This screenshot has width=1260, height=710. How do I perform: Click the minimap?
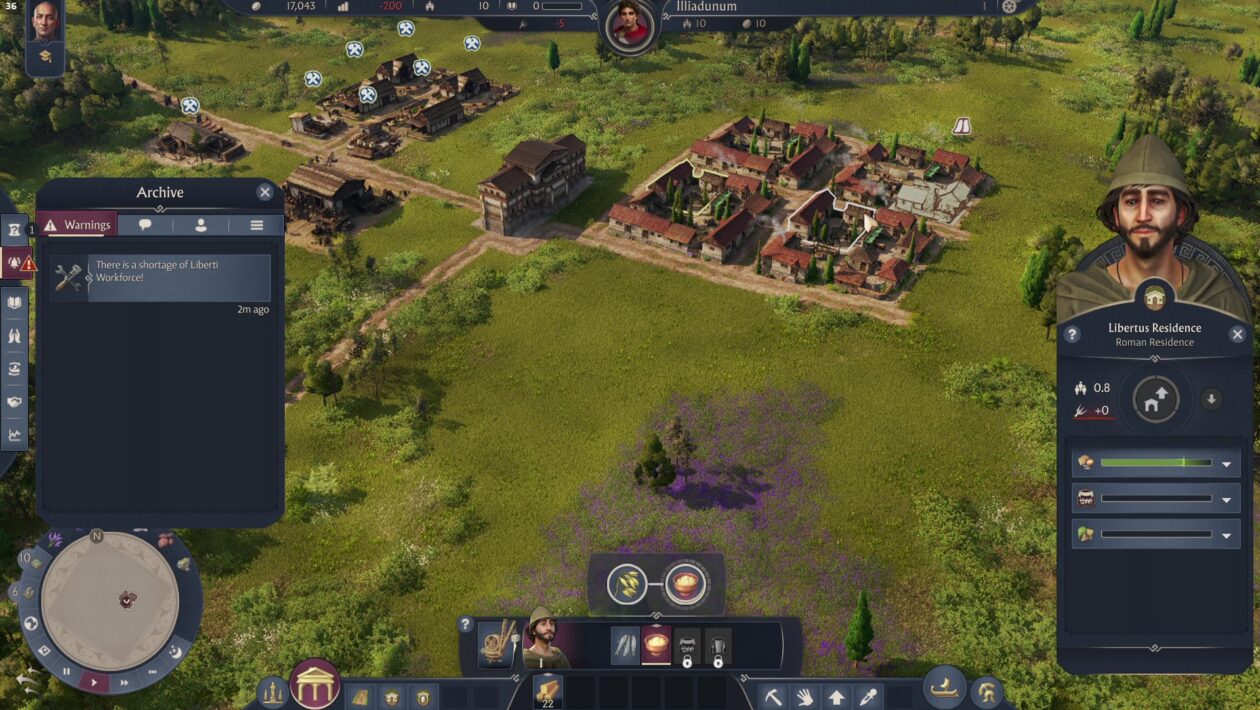click(110, 600)
